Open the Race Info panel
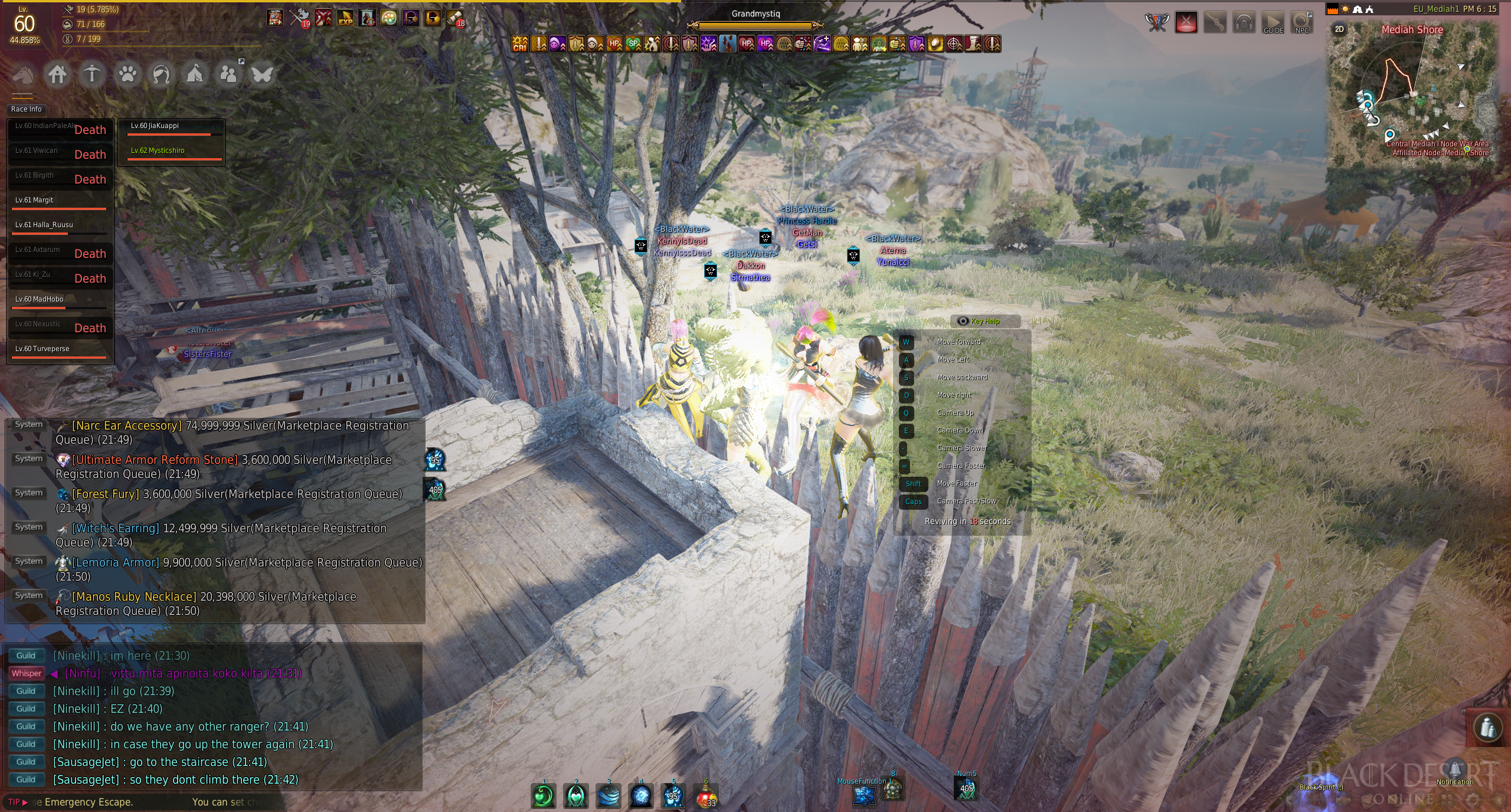The width and height of the screenshot is (1511, 812). coord(27,109)
